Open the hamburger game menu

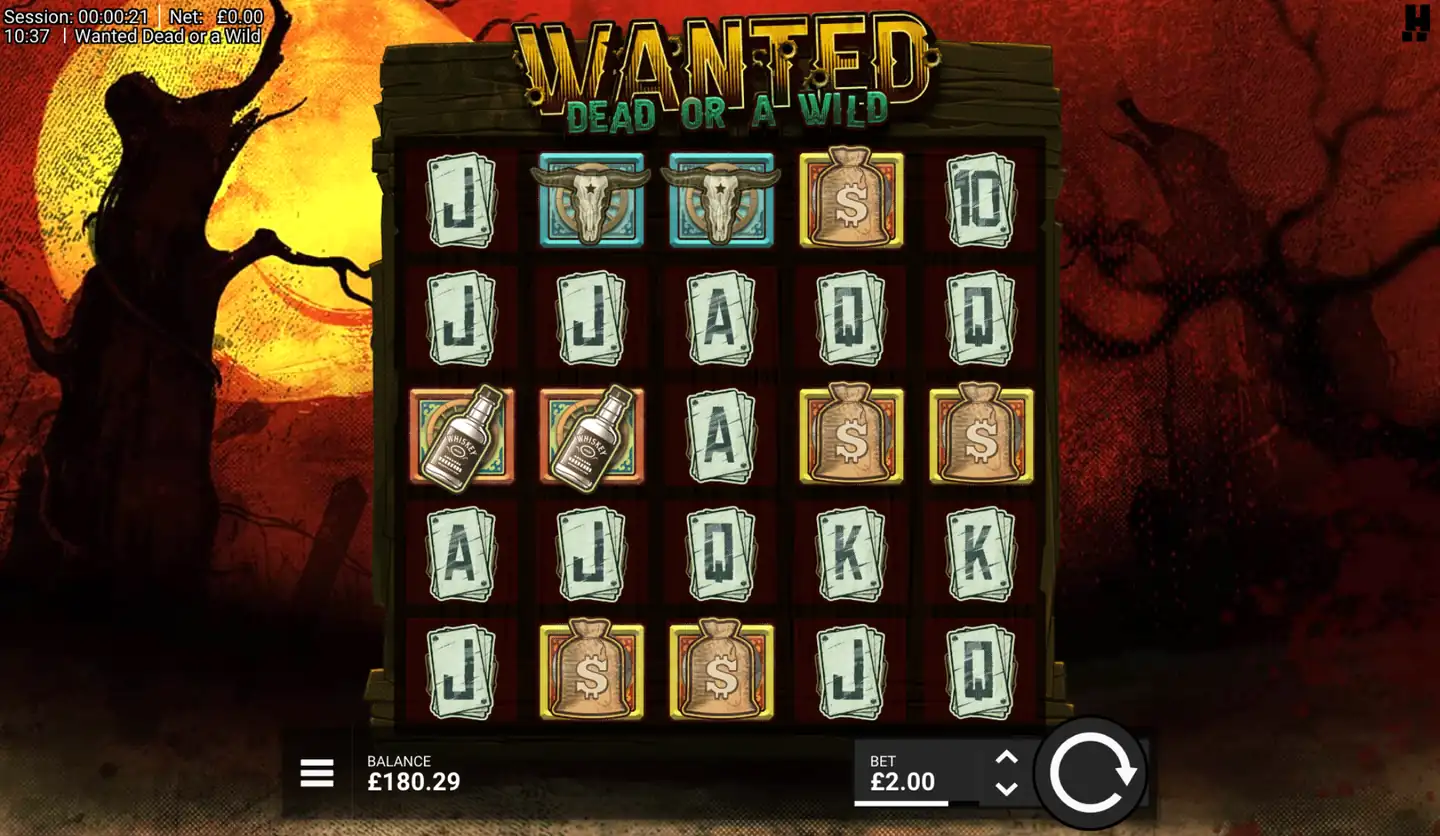click(x=317, y=774)
